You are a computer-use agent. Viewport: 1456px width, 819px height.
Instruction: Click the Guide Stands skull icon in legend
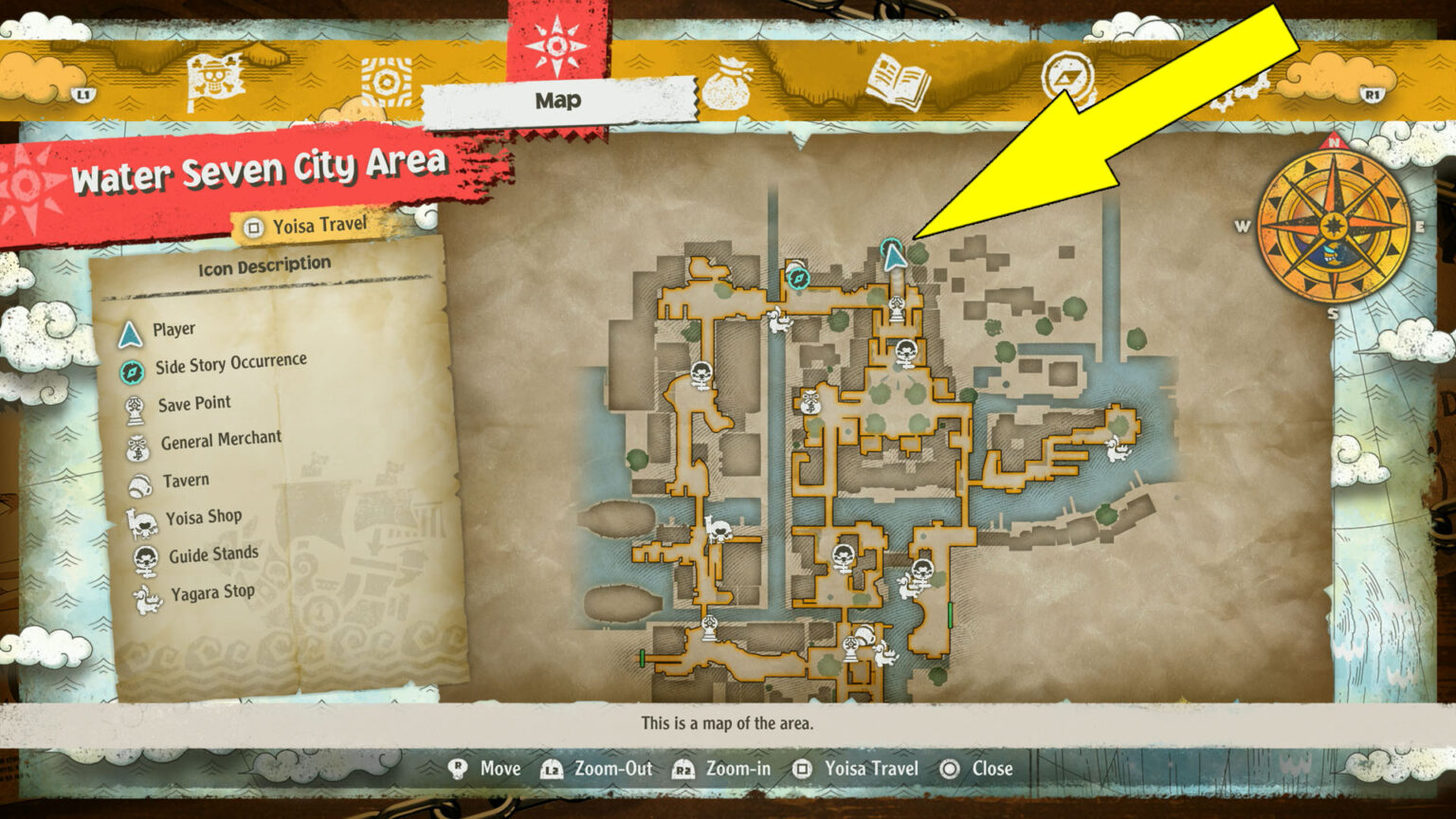point(142,554)
